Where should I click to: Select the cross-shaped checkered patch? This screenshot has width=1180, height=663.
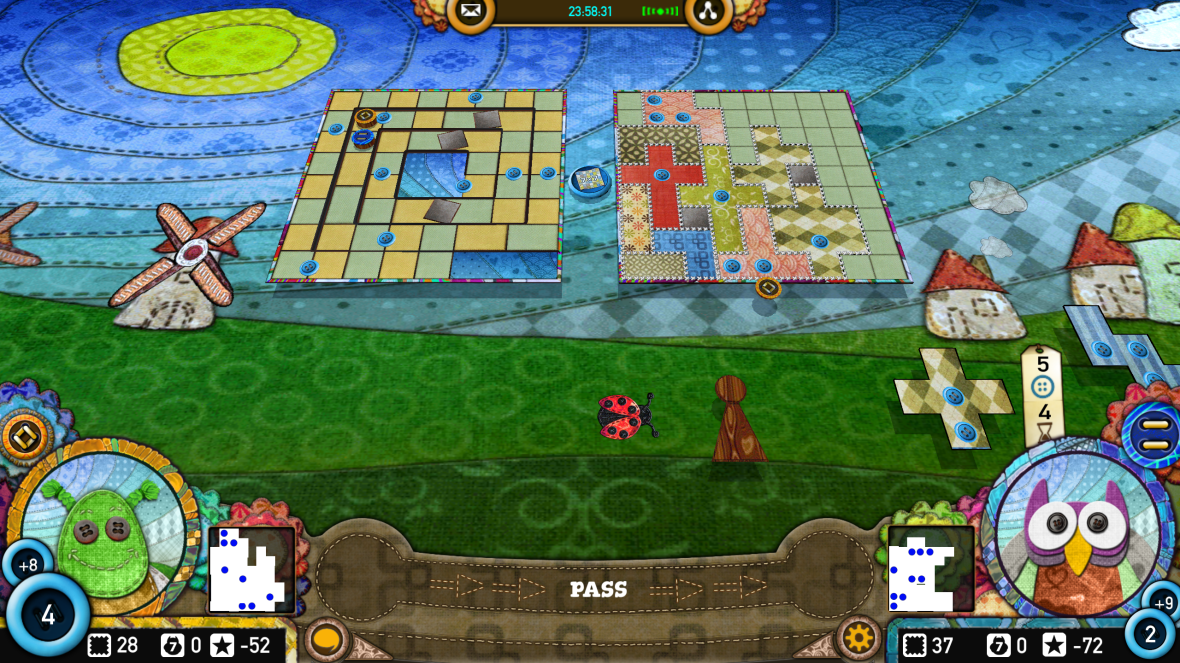click(953, 399)
